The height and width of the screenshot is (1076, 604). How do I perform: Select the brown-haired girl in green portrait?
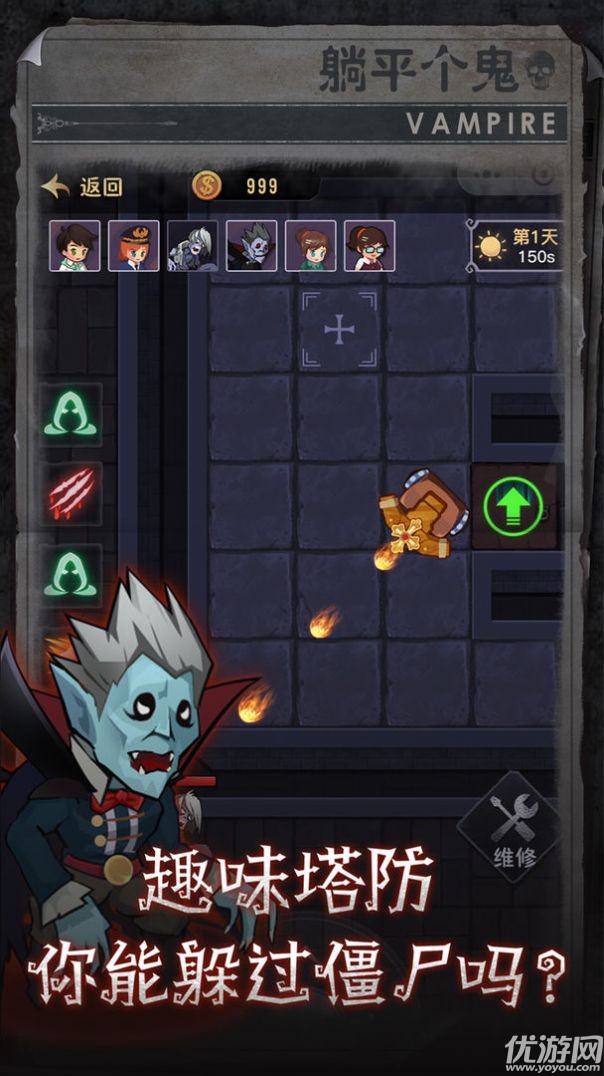(311, 246)
